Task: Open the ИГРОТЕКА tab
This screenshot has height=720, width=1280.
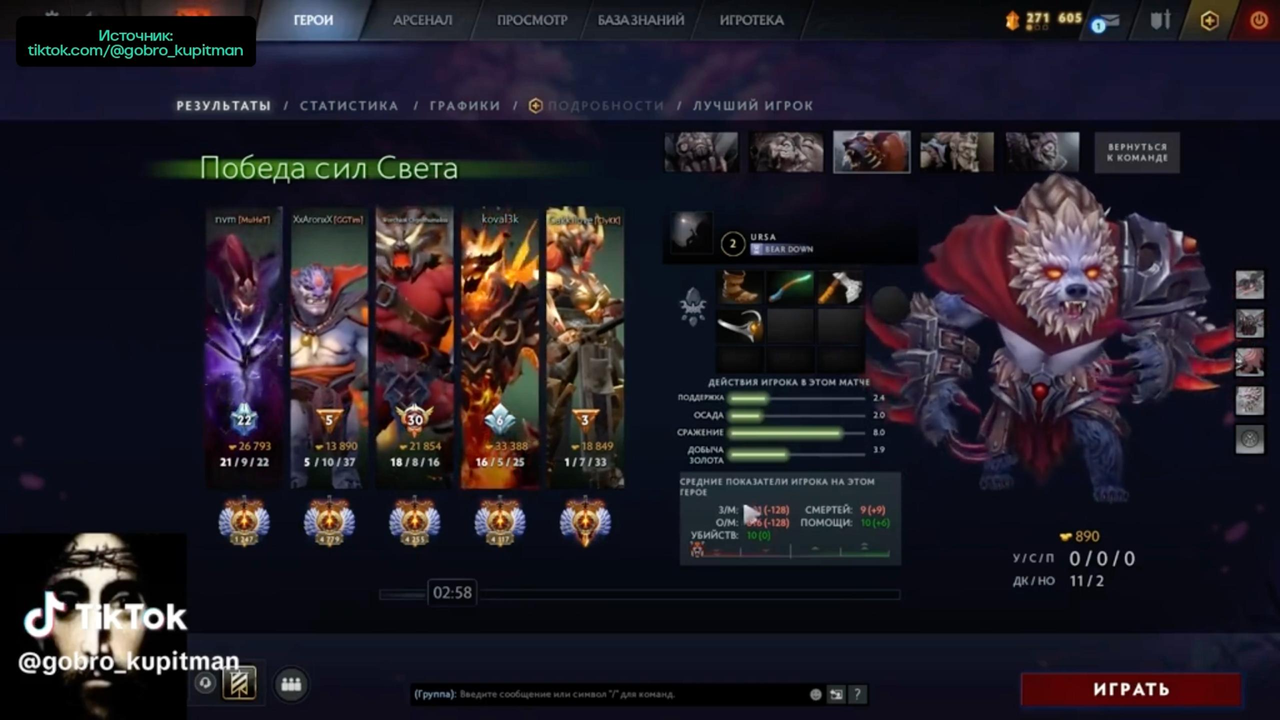Action: tap(751, 20)
